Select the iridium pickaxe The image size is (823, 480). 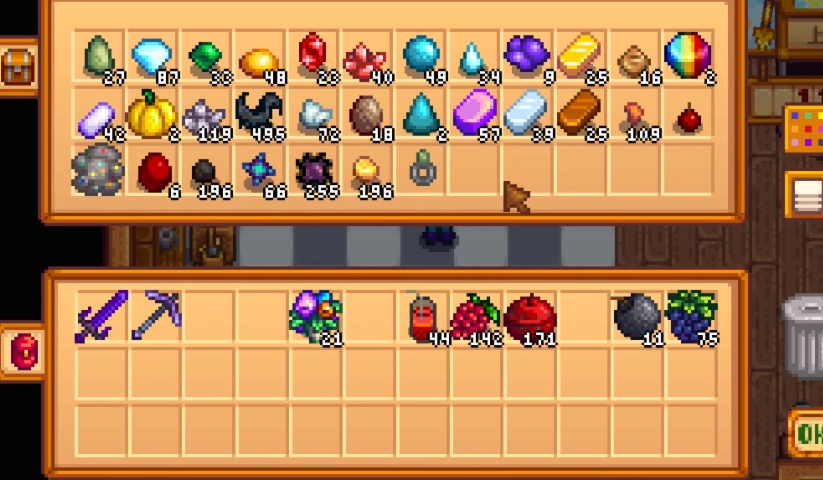(x=155, y=316)
